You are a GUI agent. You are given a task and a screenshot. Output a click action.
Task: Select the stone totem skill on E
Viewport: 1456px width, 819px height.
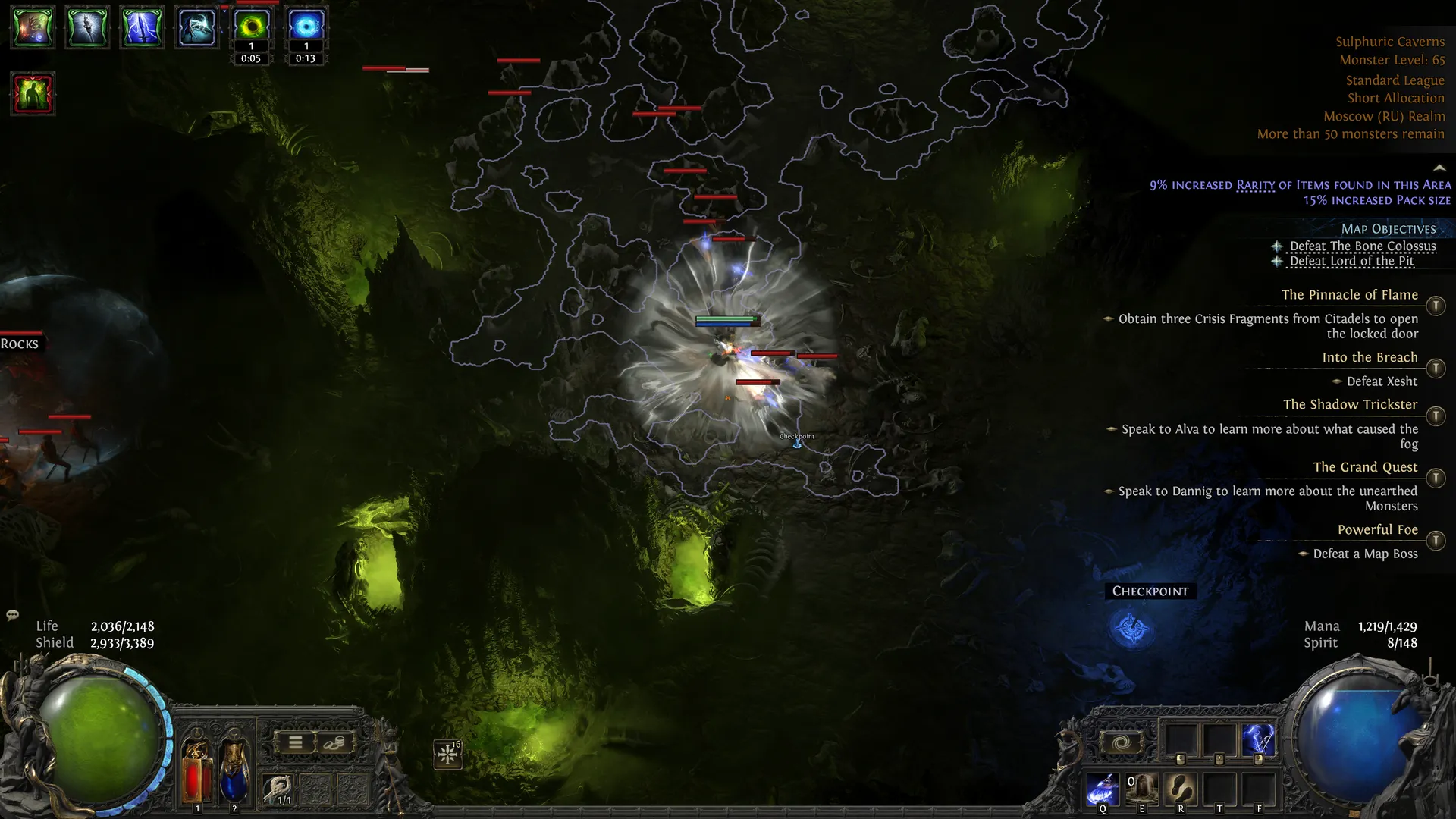click(x=1141, y=789)
